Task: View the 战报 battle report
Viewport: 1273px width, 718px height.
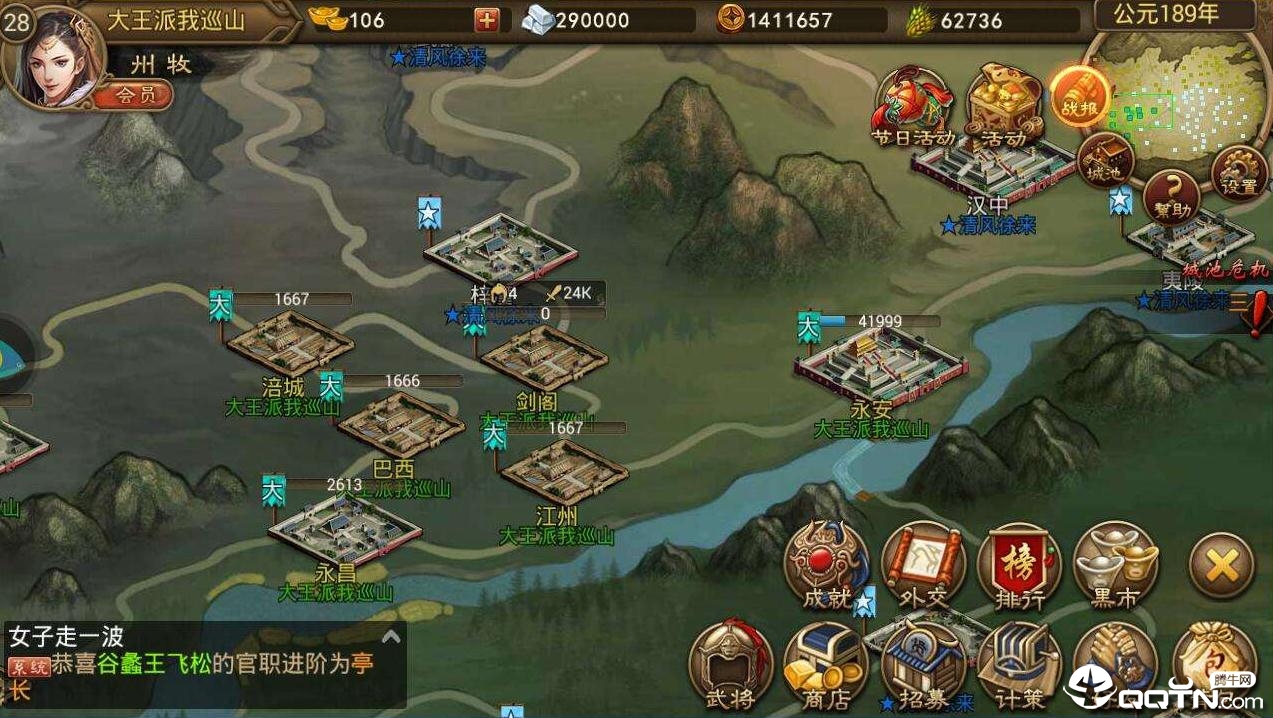Action: (x=1079, y=98)
